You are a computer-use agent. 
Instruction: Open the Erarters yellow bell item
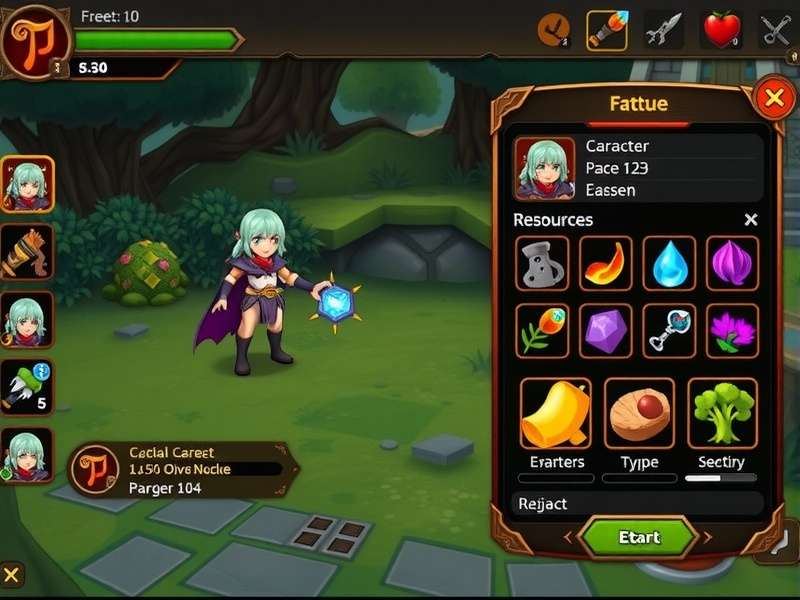click(555, 413)
